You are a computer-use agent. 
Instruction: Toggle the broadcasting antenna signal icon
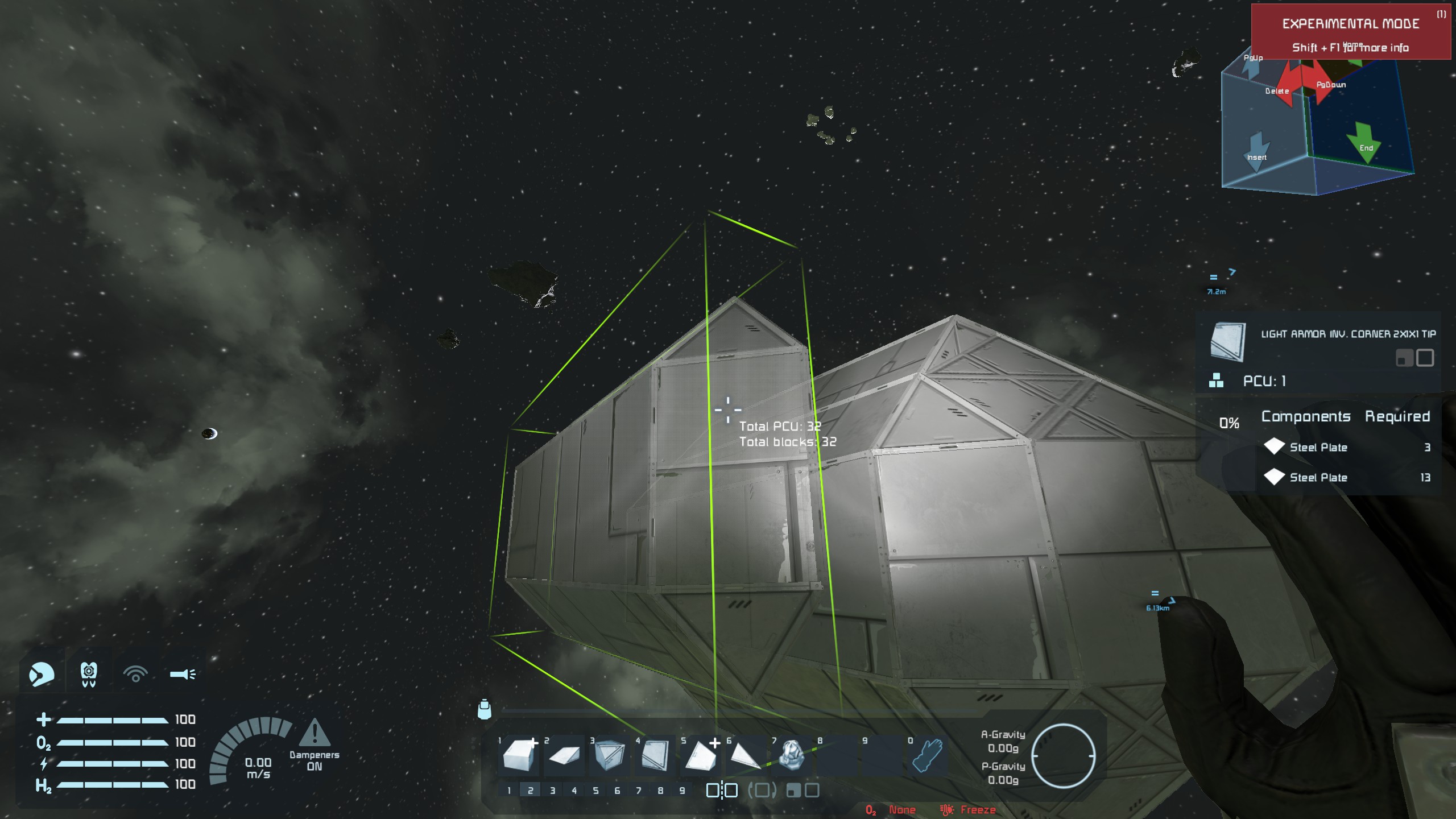[135, 674]
